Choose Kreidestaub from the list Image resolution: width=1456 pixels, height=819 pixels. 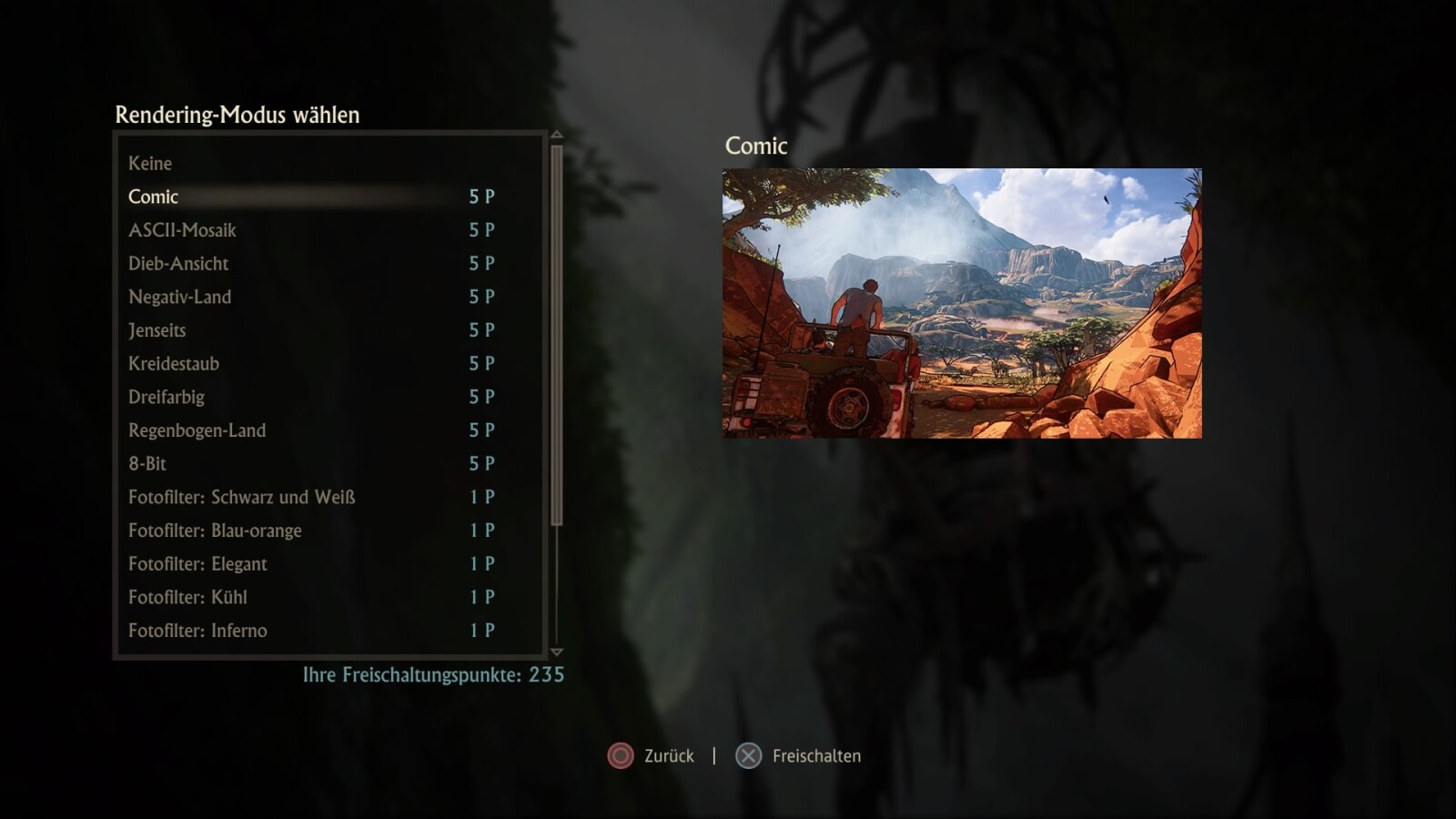174,364
